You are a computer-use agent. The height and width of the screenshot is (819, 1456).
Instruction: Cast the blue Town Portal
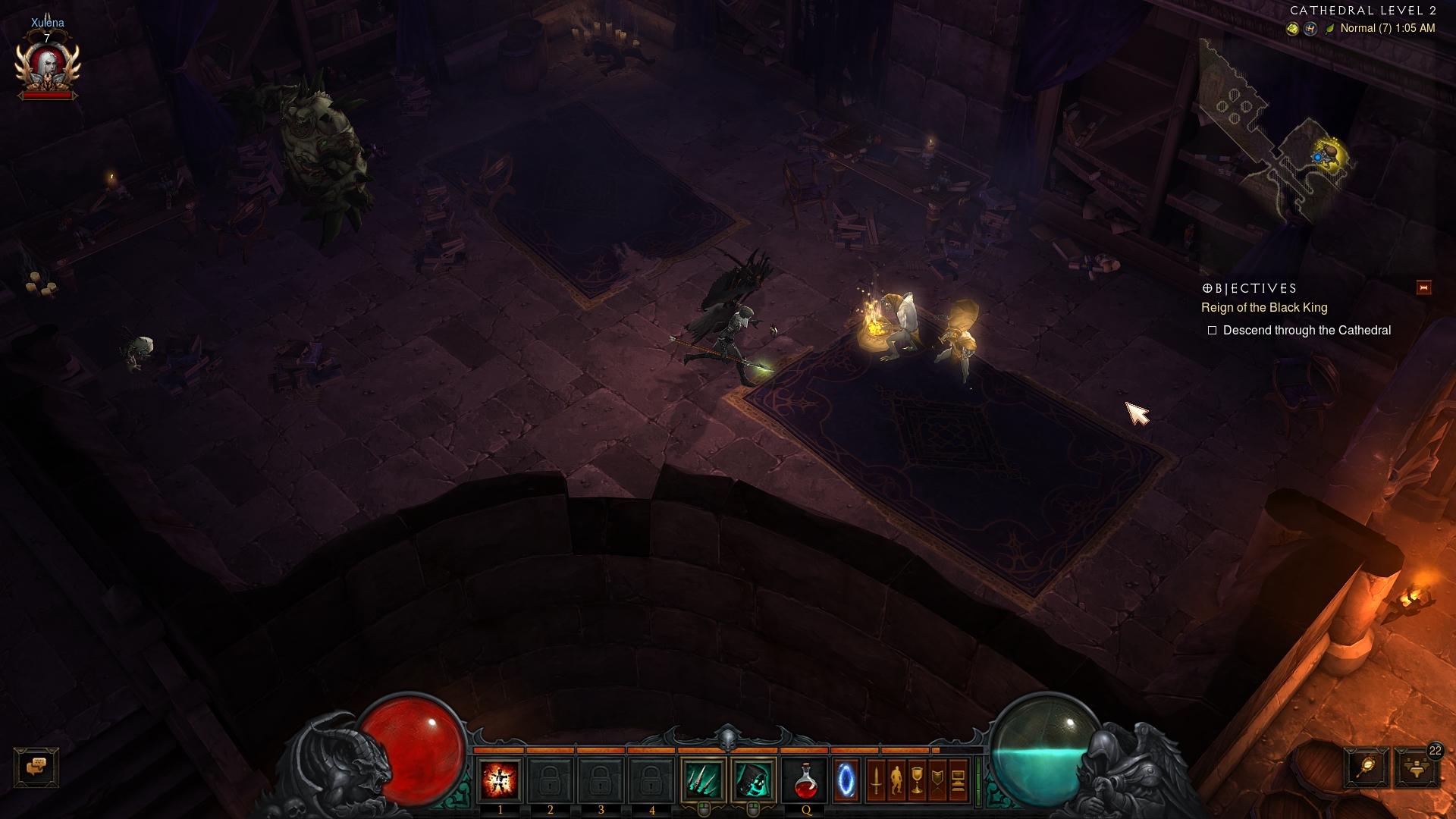coord(846,780)
